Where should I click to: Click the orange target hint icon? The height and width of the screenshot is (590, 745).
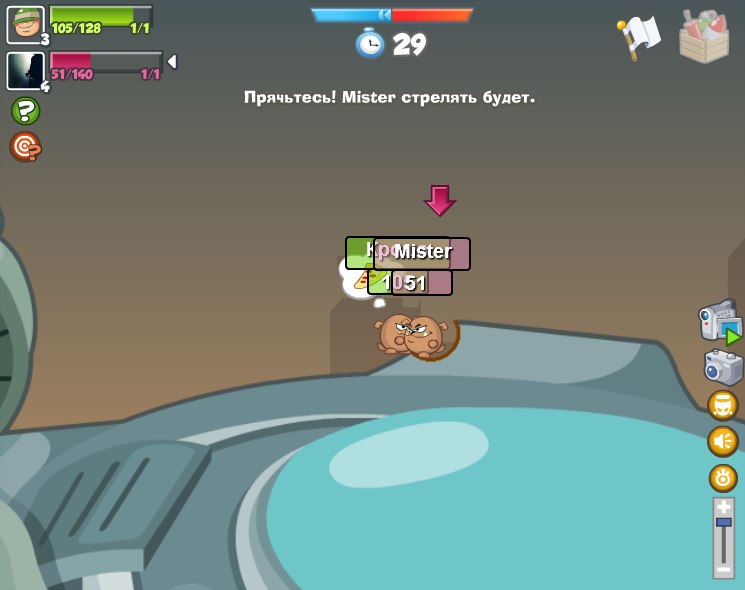tap(25, 147)
